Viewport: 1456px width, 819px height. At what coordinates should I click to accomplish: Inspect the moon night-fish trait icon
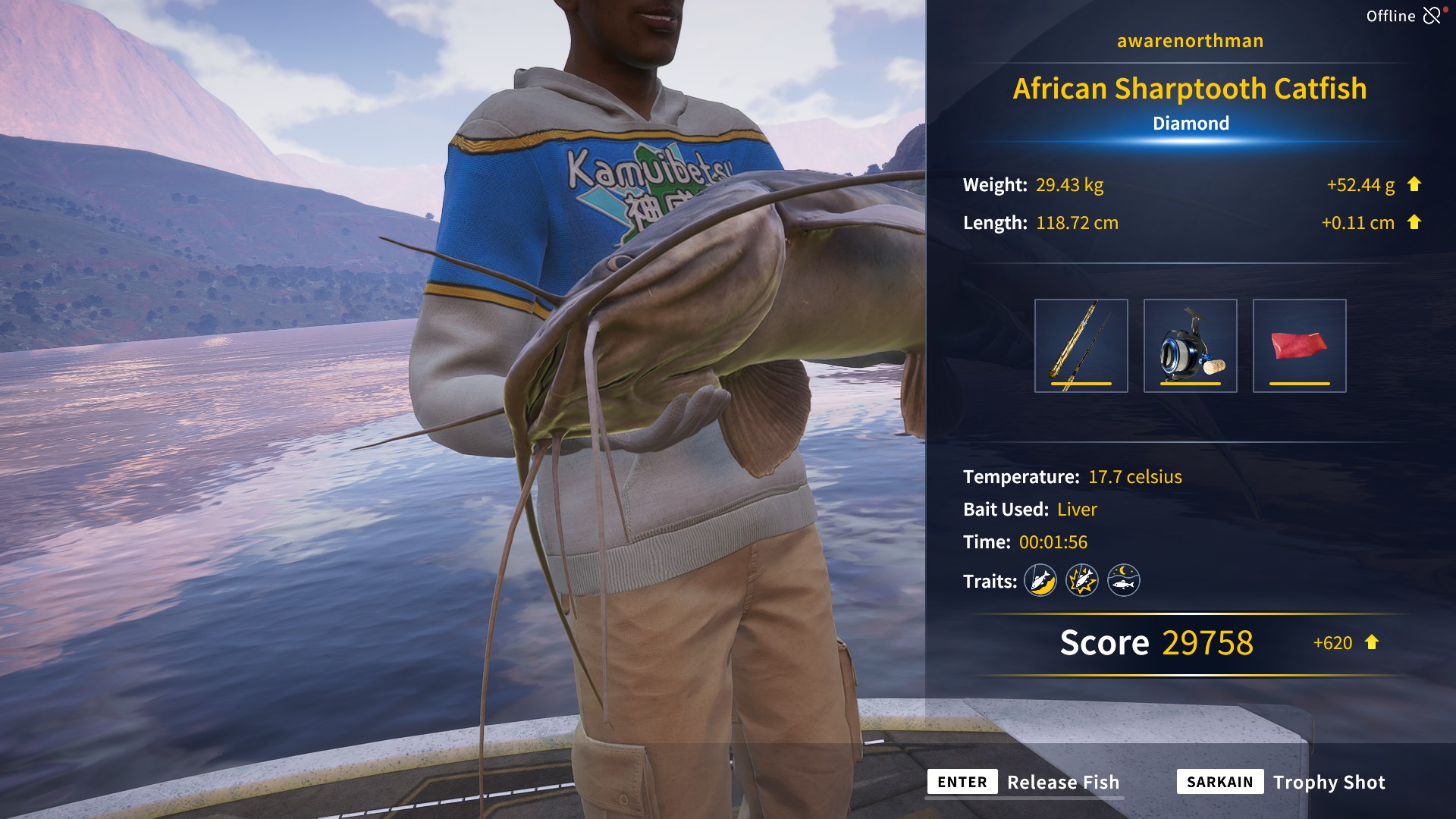pos(1123,581)
